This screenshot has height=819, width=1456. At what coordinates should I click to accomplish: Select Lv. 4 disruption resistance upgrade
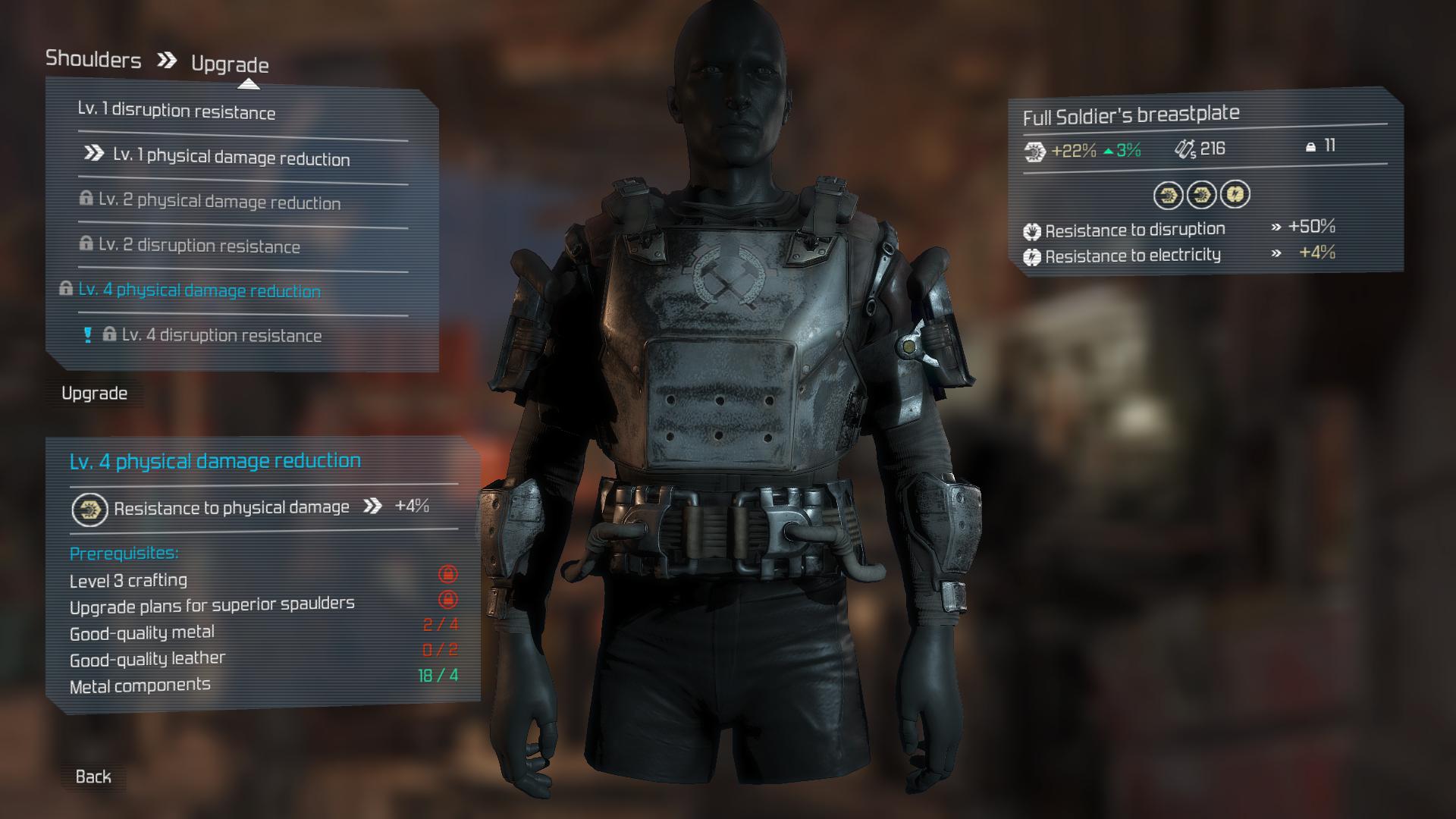221,335
